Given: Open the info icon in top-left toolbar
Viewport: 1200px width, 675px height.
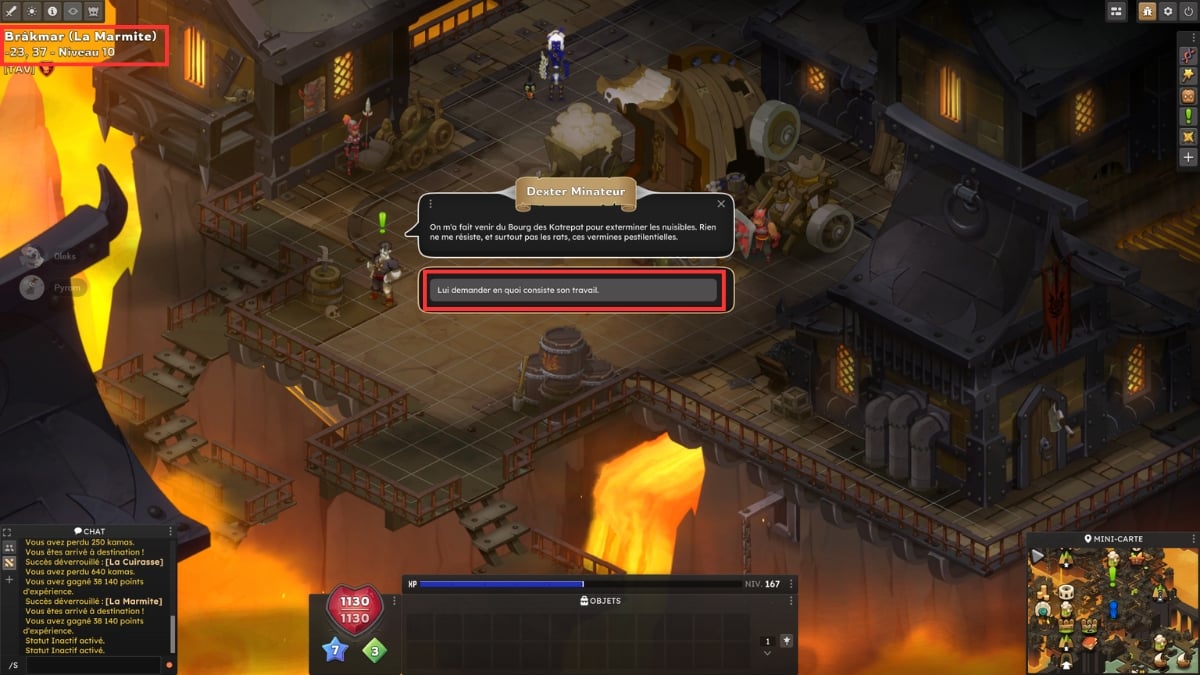Looking at the screenshot, I should tap(53, 11).
